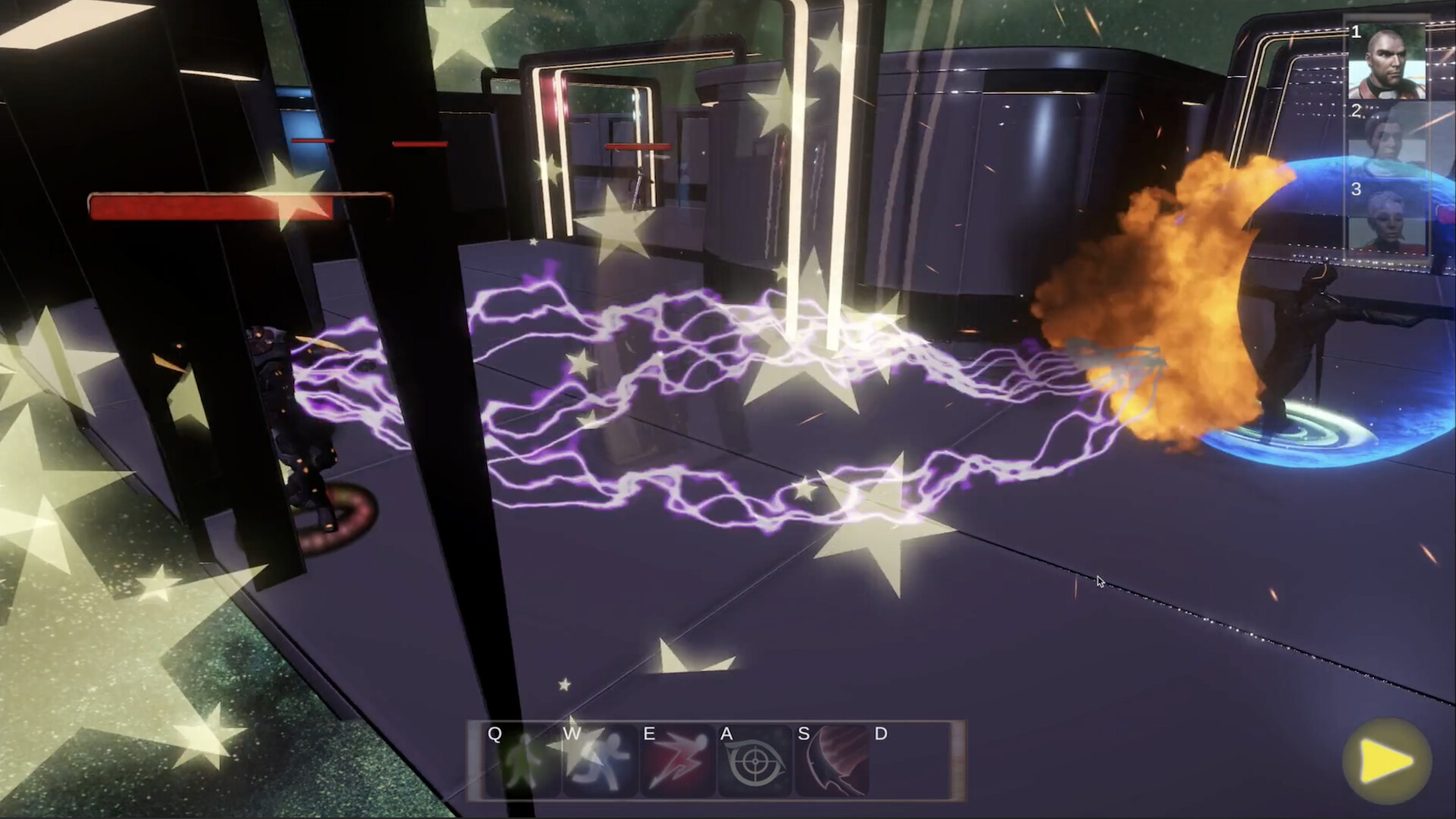Select the bald man squad portrait

pos(1386,62)
